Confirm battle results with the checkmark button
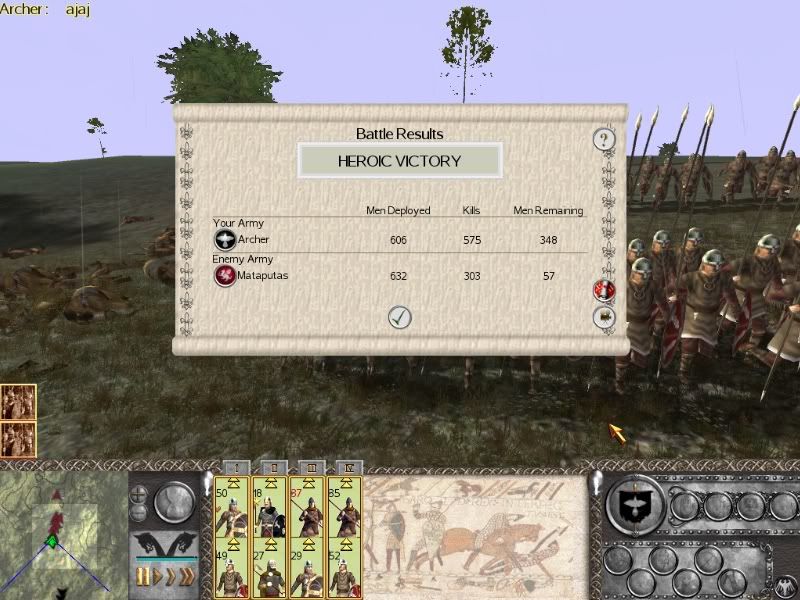Viewport: 800px width, 600px height. click(399, 317)
